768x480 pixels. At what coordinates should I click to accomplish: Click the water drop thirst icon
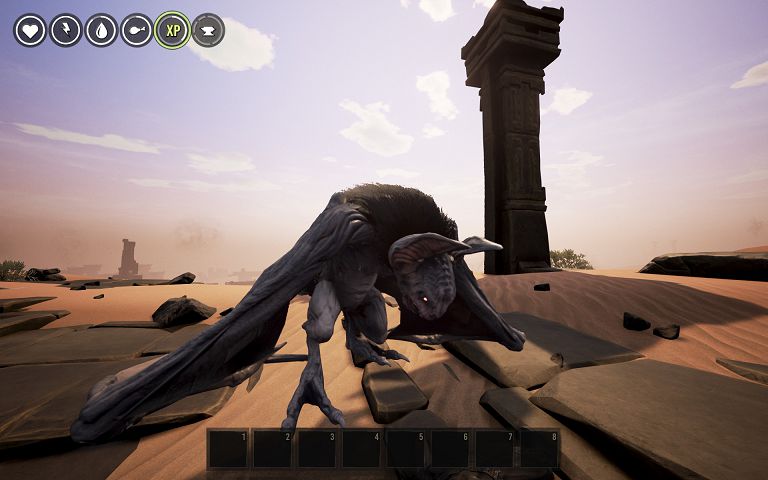tap(101, 30)
